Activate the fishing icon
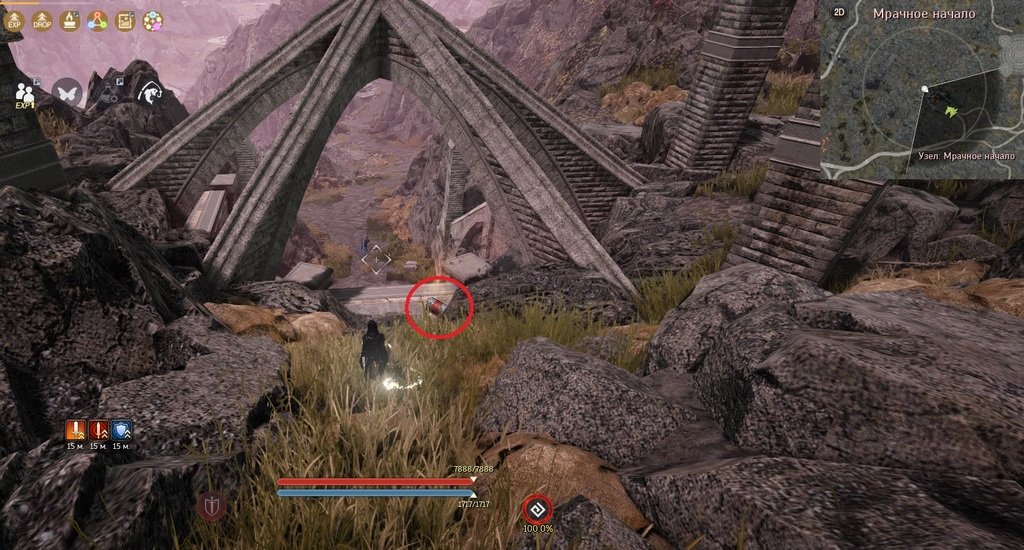 click(150, 92)
